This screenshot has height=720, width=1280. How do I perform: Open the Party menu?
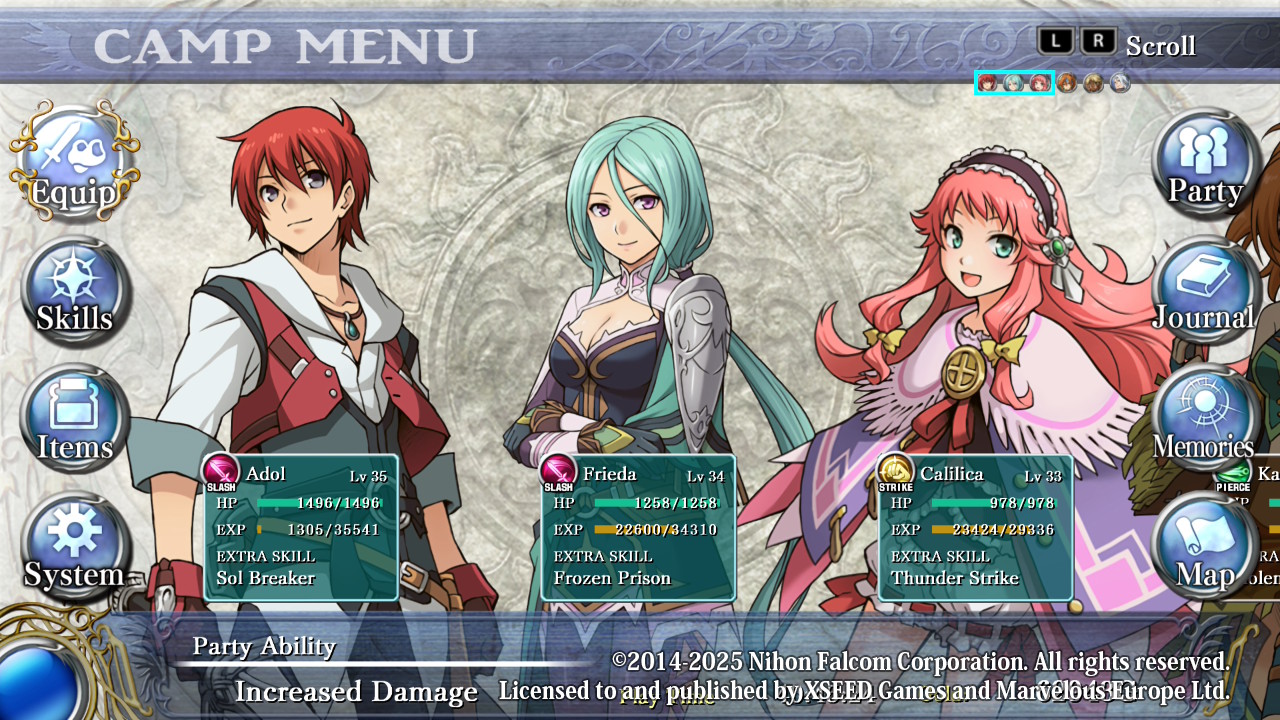(1206, 163)
